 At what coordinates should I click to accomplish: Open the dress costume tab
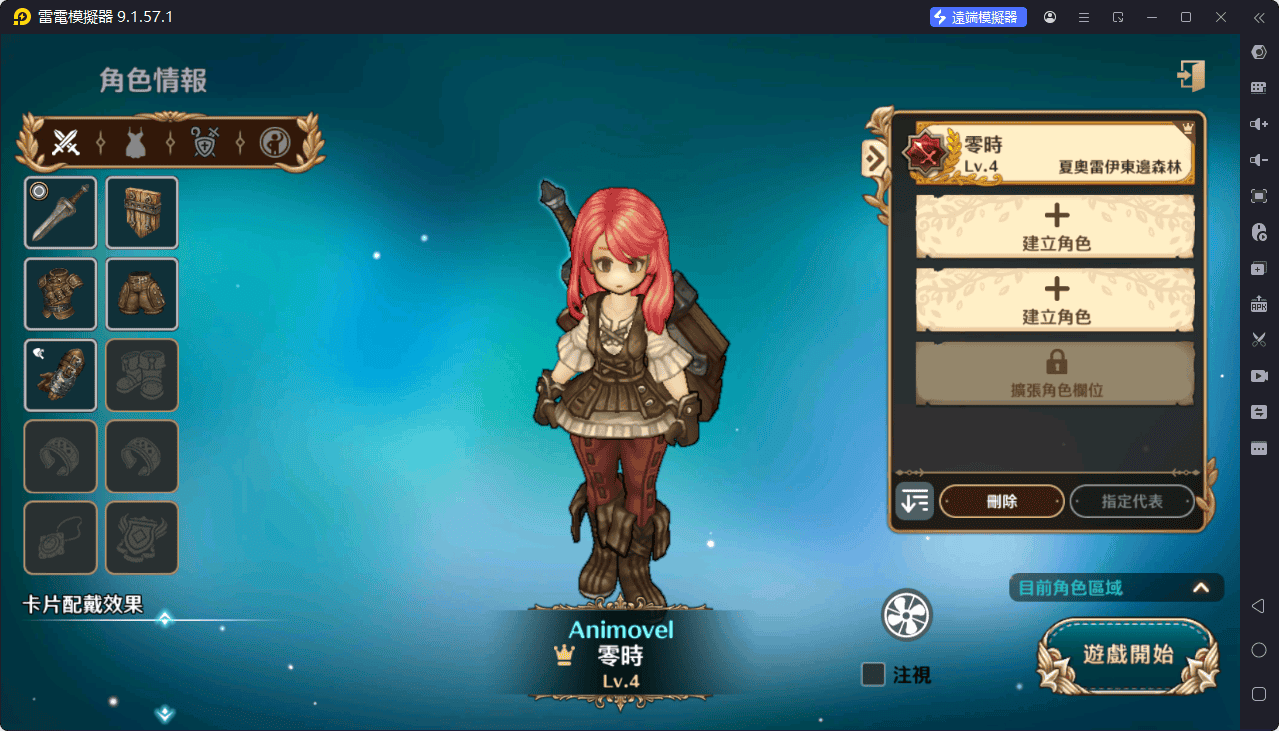pyautogui.click(x=135, y=143)
